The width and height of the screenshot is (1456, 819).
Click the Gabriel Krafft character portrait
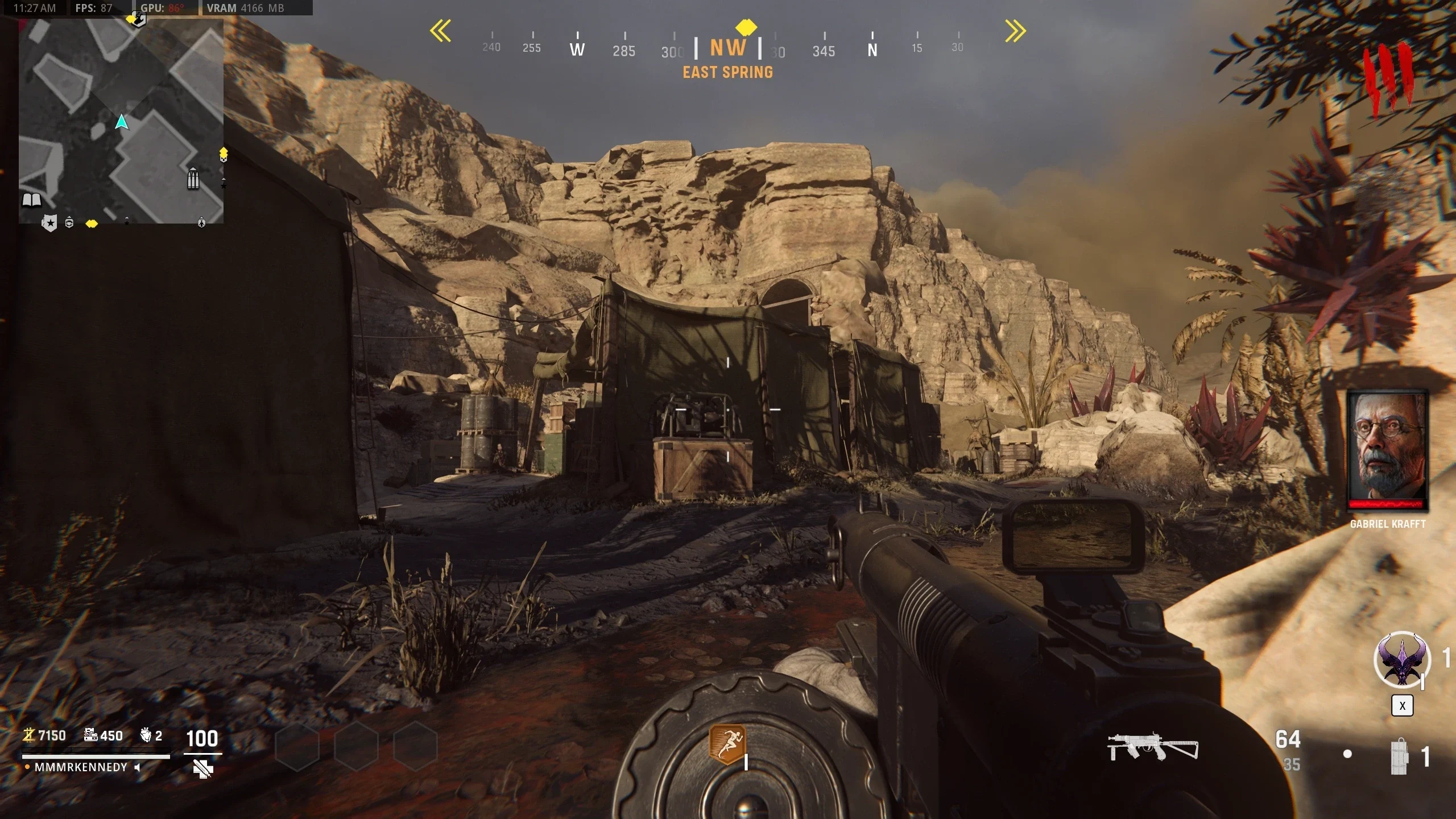(1387, 449)
